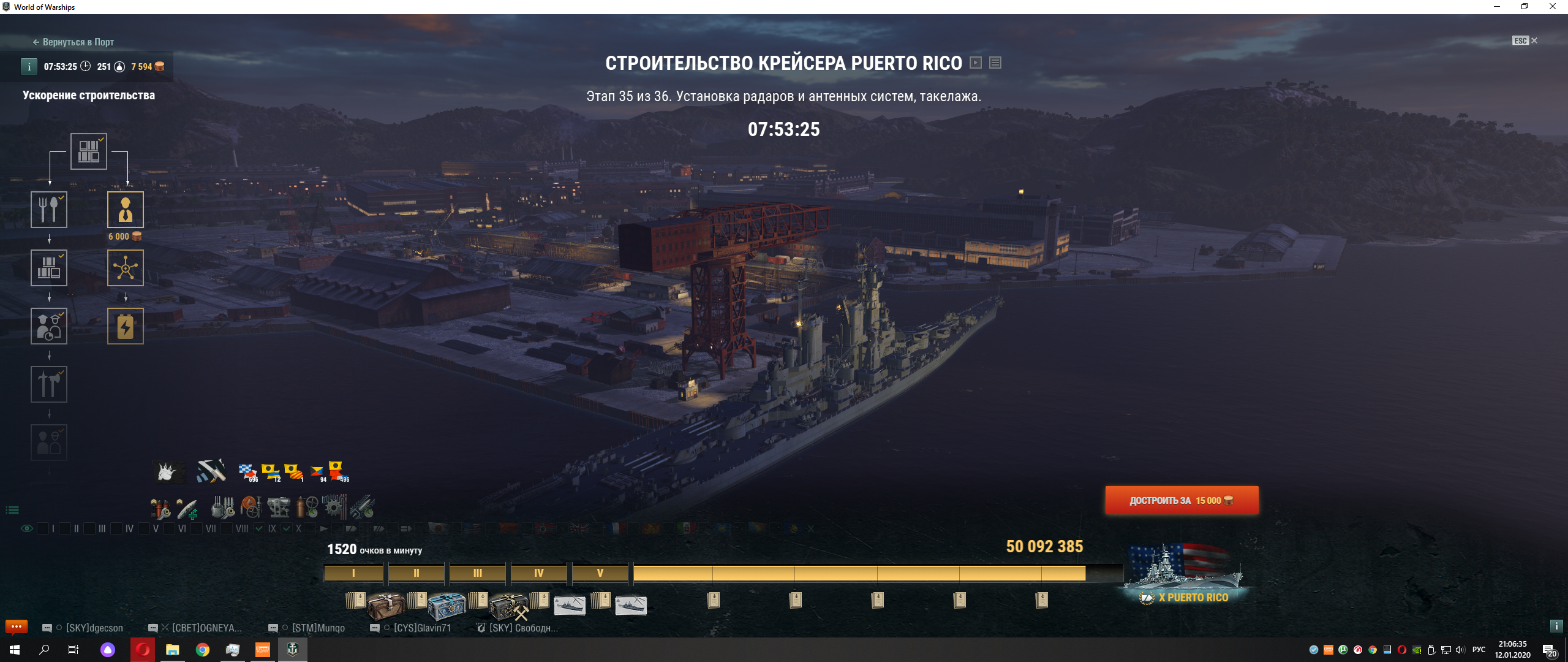The height and width of the screenshot is (662, 1568).
Task: Open chat with [CYS]Glavin71
Action: click(x=422, y=628)
